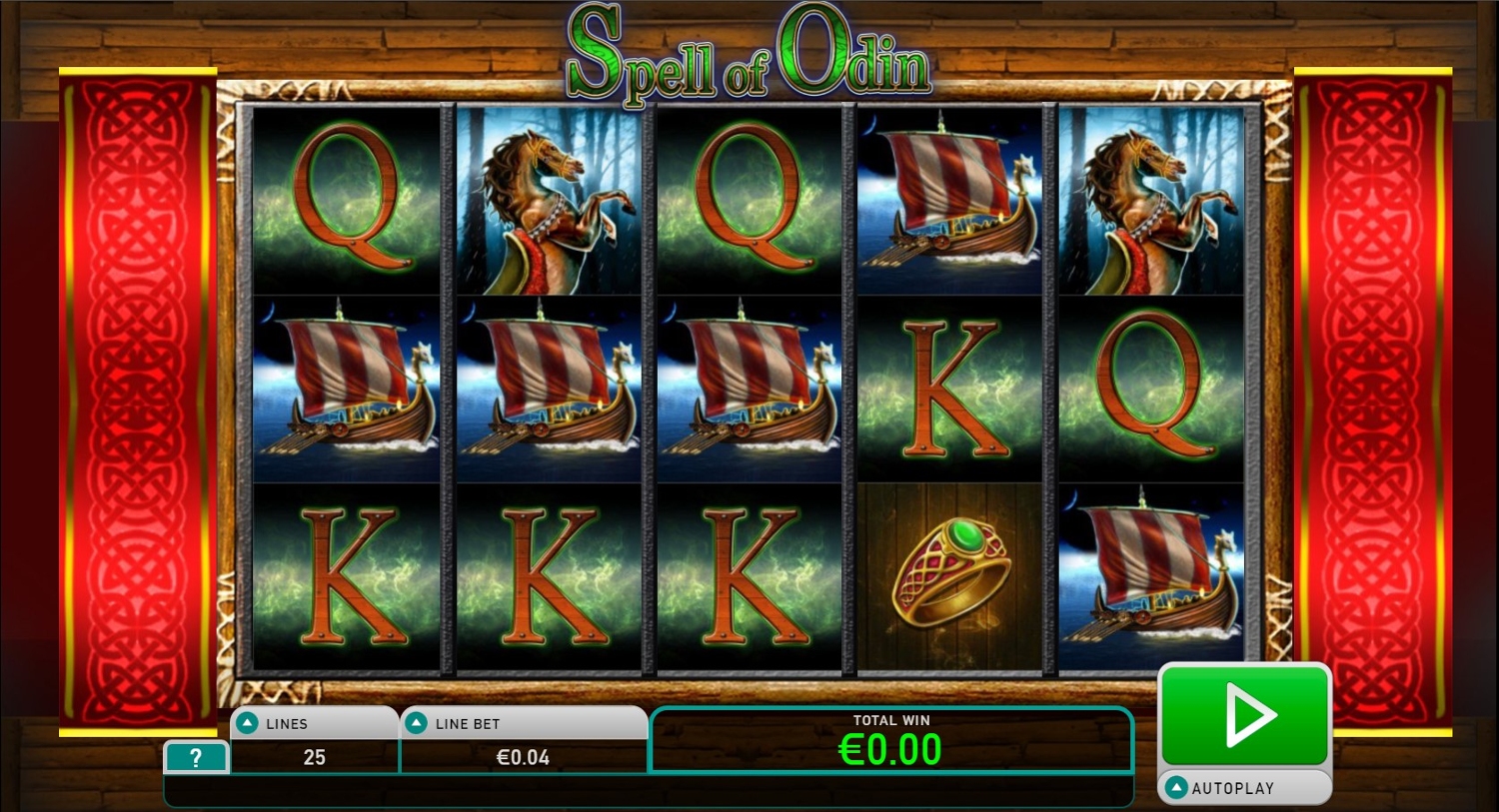Open the help question mark button
This screenshot has height=812, width=1499.
coord(196,758)
